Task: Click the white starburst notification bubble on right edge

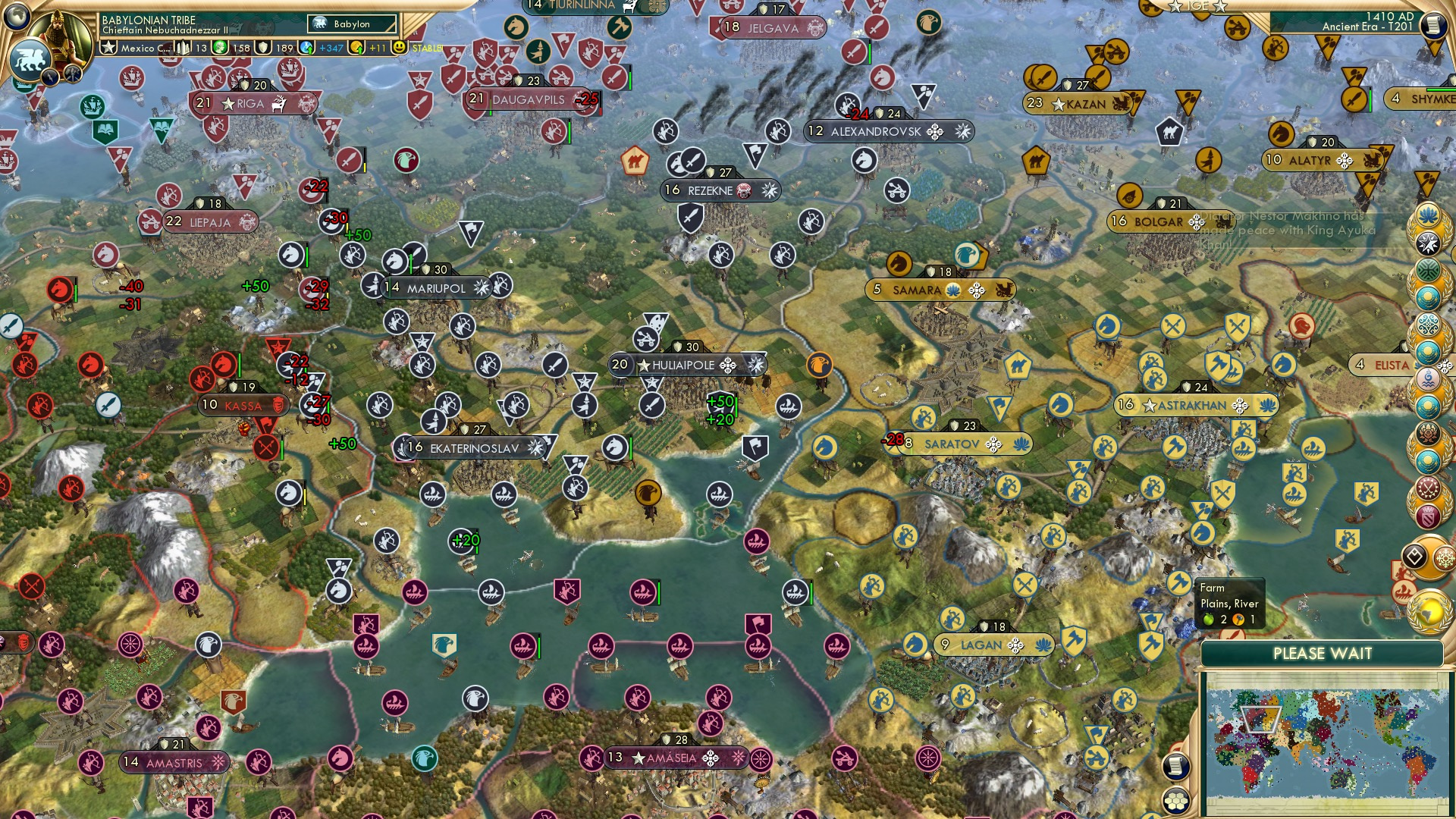Action: [1429, 241]
